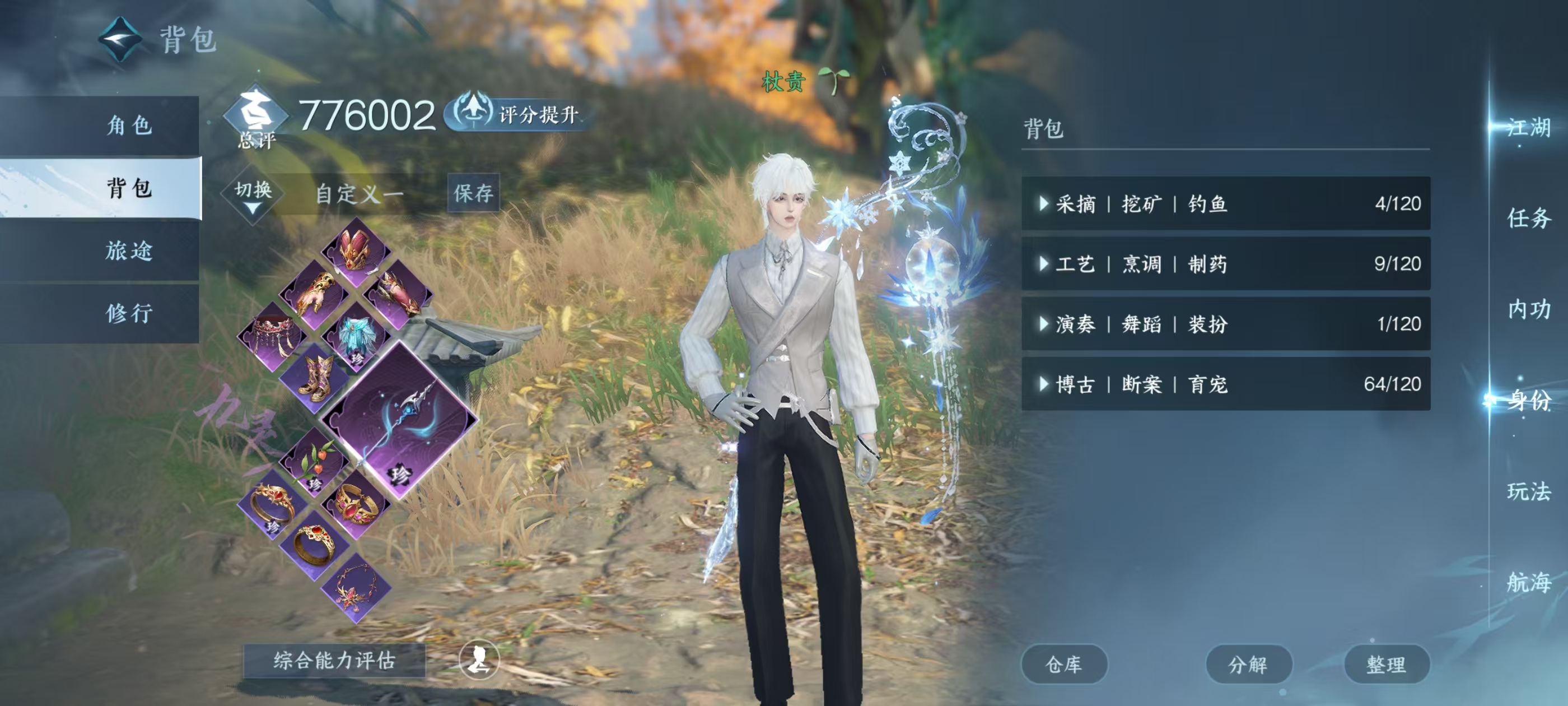Choose the boots equipment slot
Viewport: 1568px width, 706px height.
(316, 378)
